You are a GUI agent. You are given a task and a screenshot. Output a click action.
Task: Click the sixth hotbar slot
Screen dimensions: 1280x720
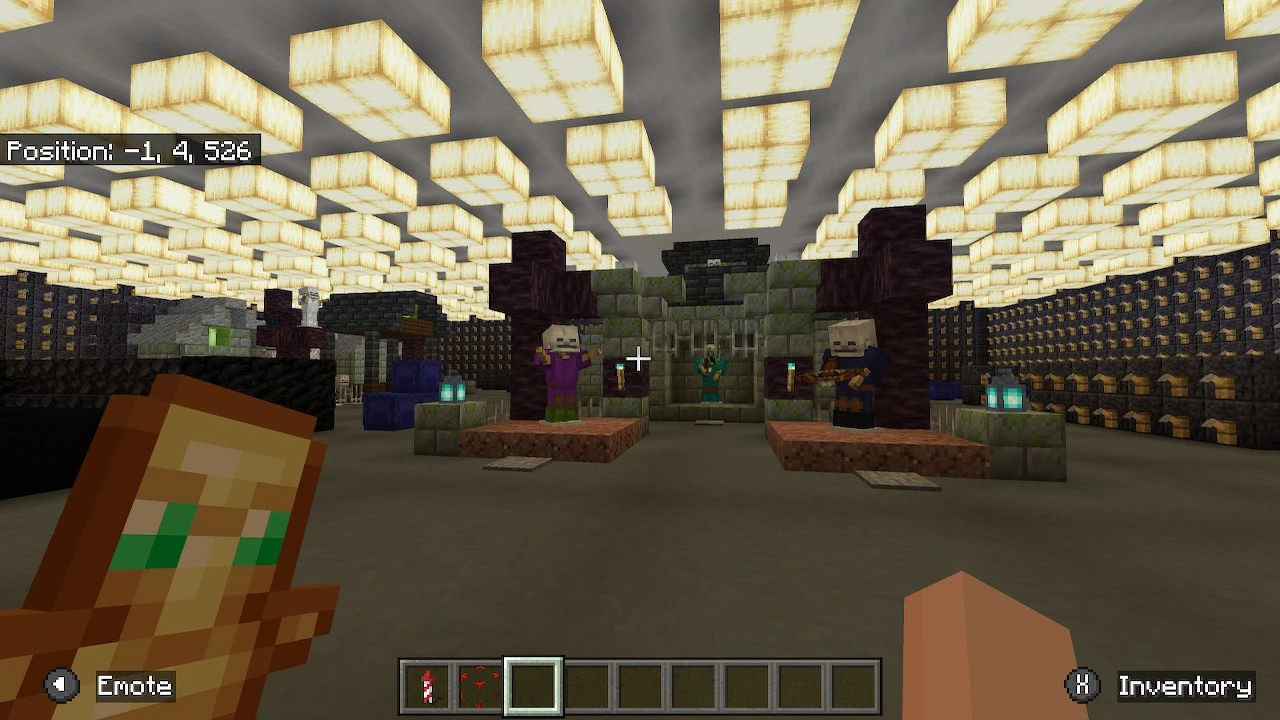click(x=693, y=686)
